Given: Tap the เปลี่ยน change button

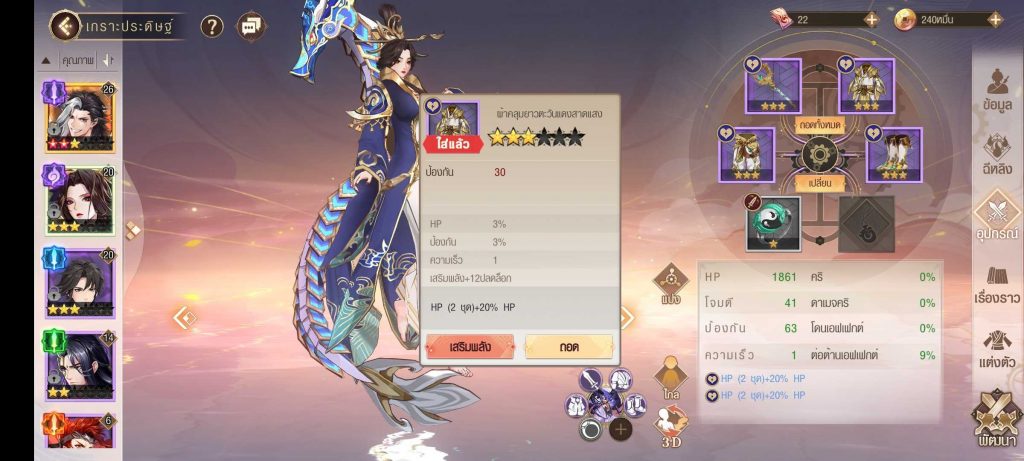Looking at the screenshot, I should pyautogui.click(x=820, y=184).
